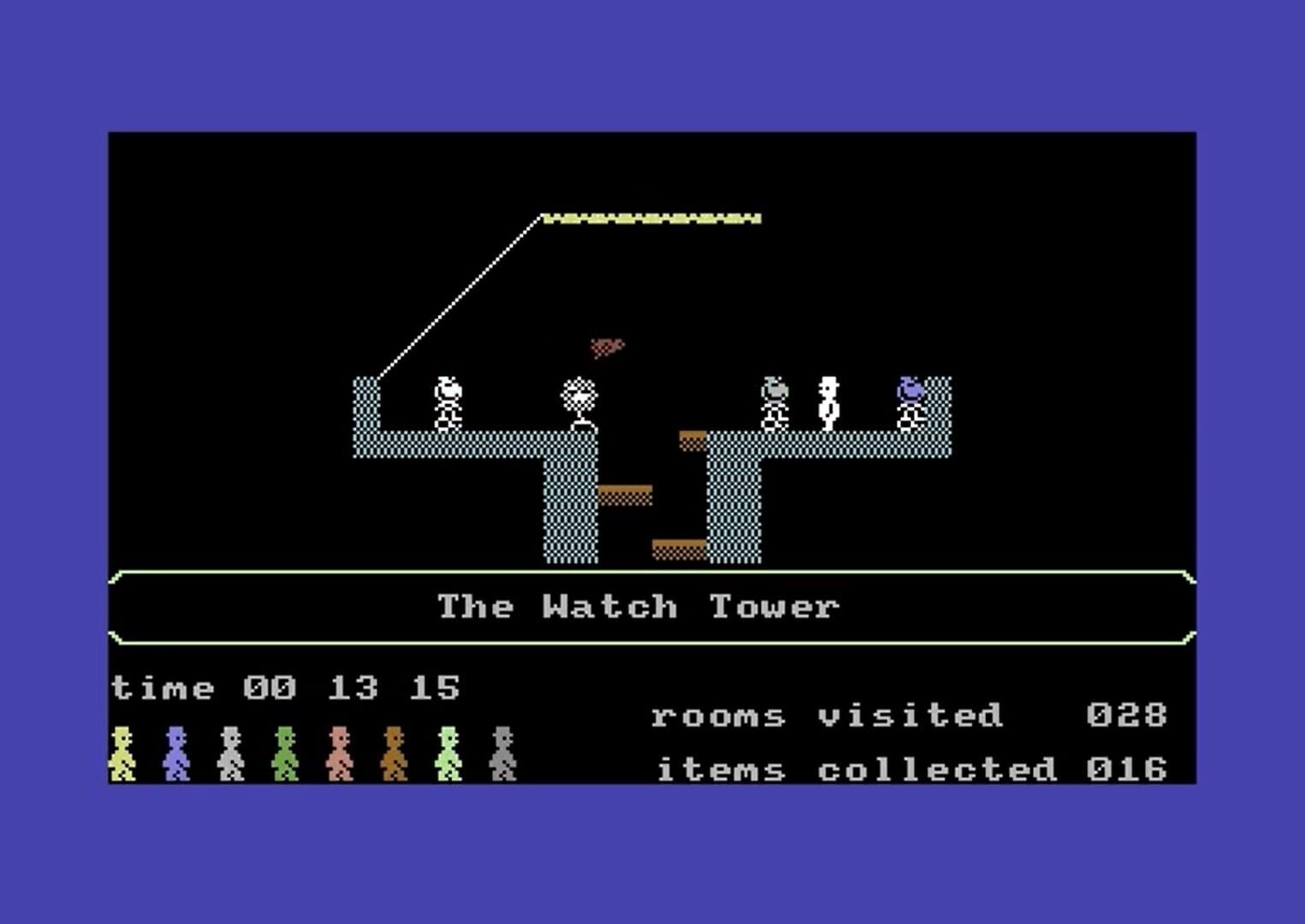Open The Watch Tower title banner

click(639, 606)
